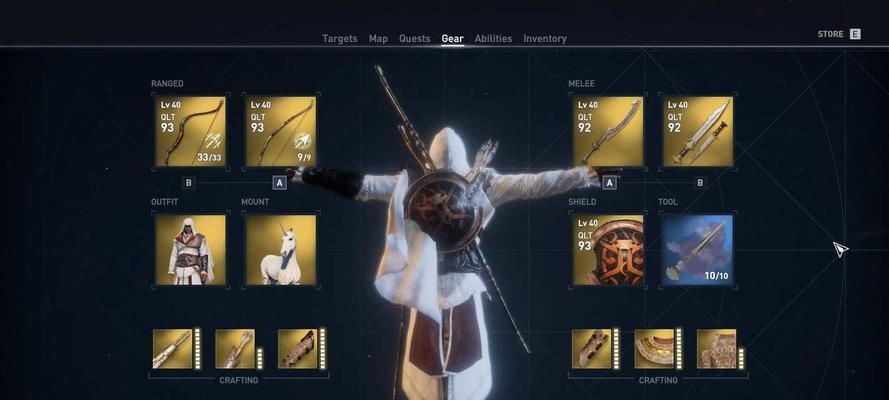The width and height of the screenshot is (889, 400).
Task: Open the Map tab
Action: [378, 39]
